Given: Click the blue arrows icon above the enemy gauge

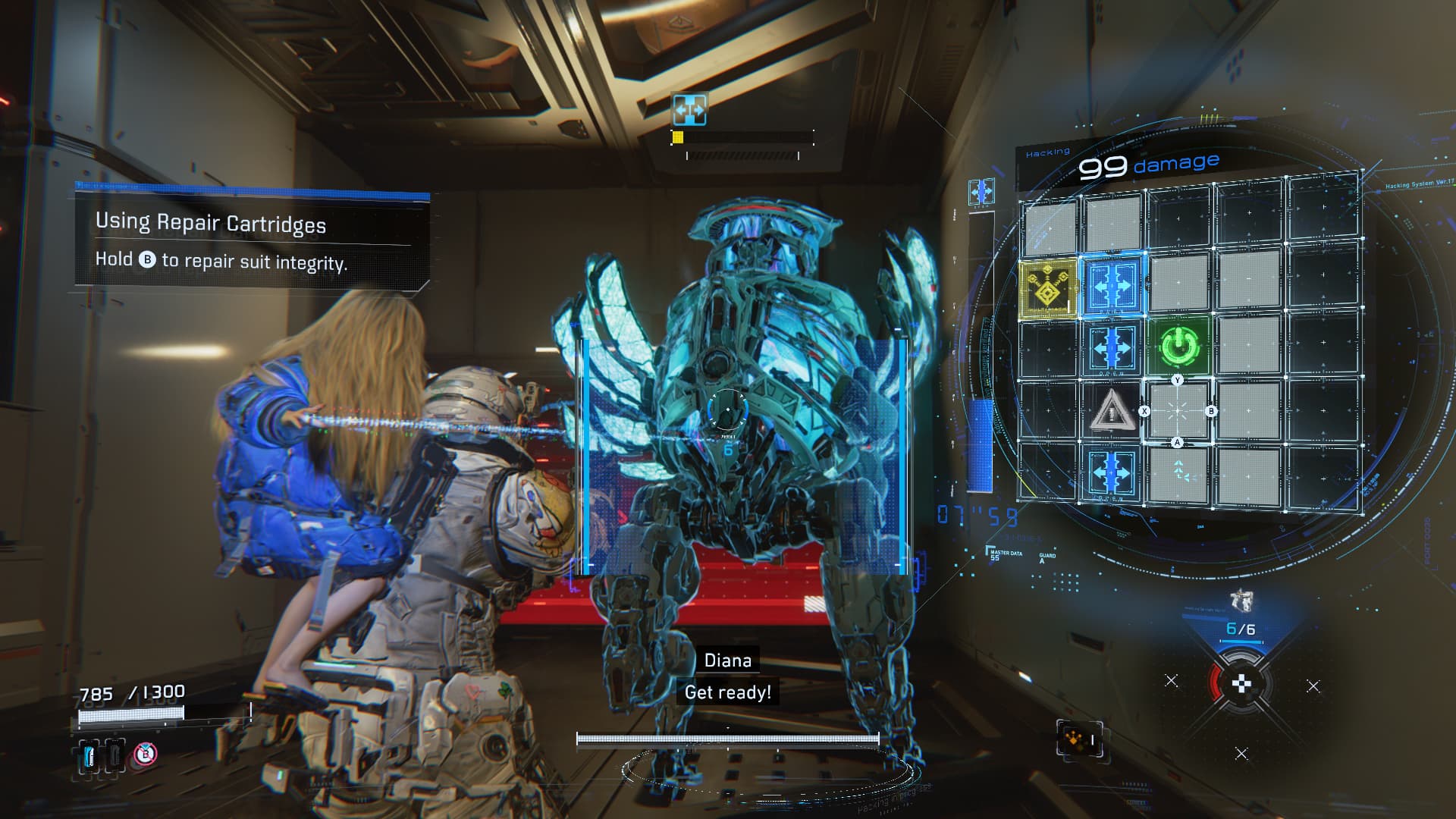Looking at the screenshot, I should click(689, 110).
